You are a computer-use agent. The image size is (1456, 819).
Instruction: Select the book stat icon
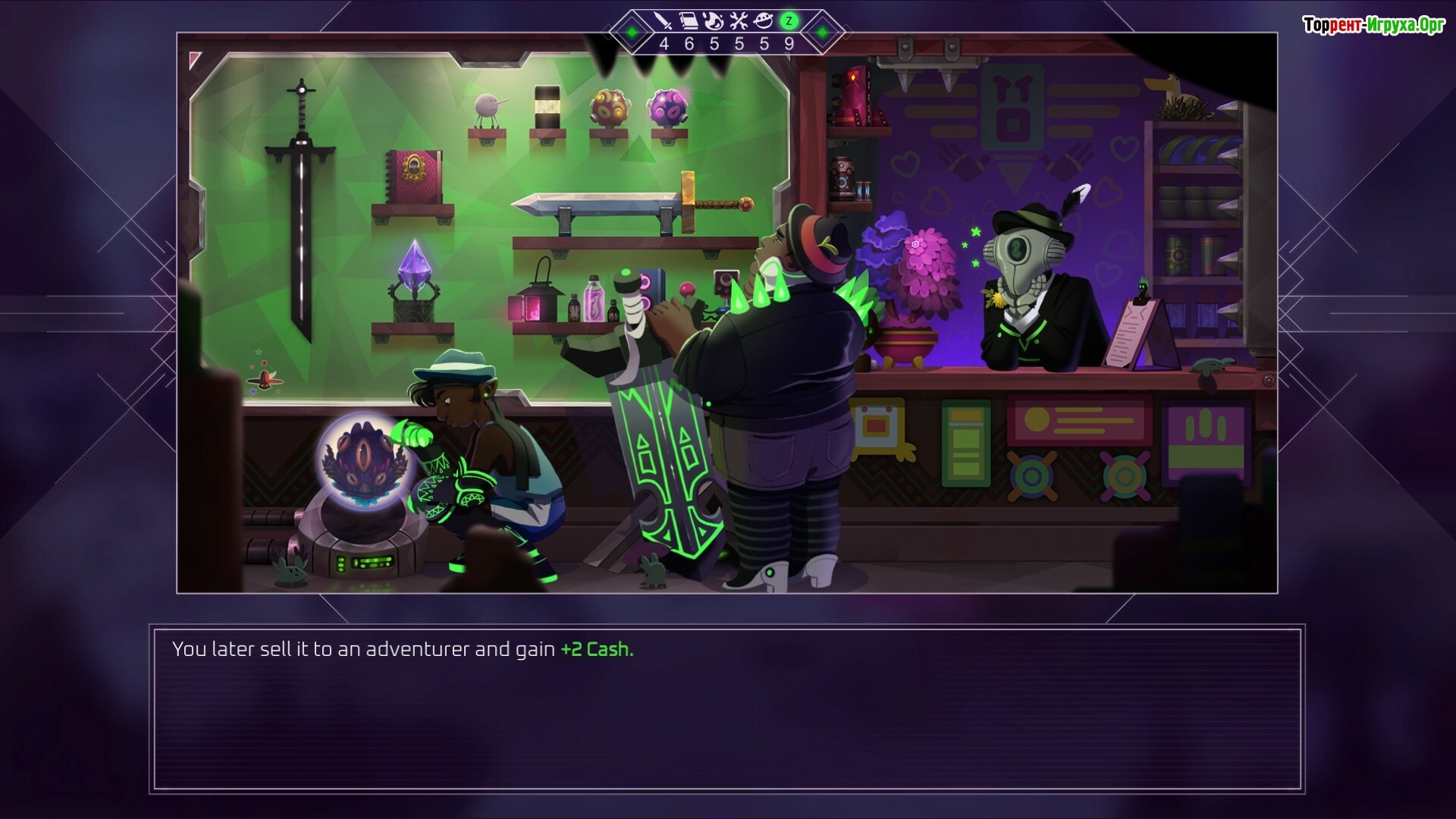tap(689, 21)
